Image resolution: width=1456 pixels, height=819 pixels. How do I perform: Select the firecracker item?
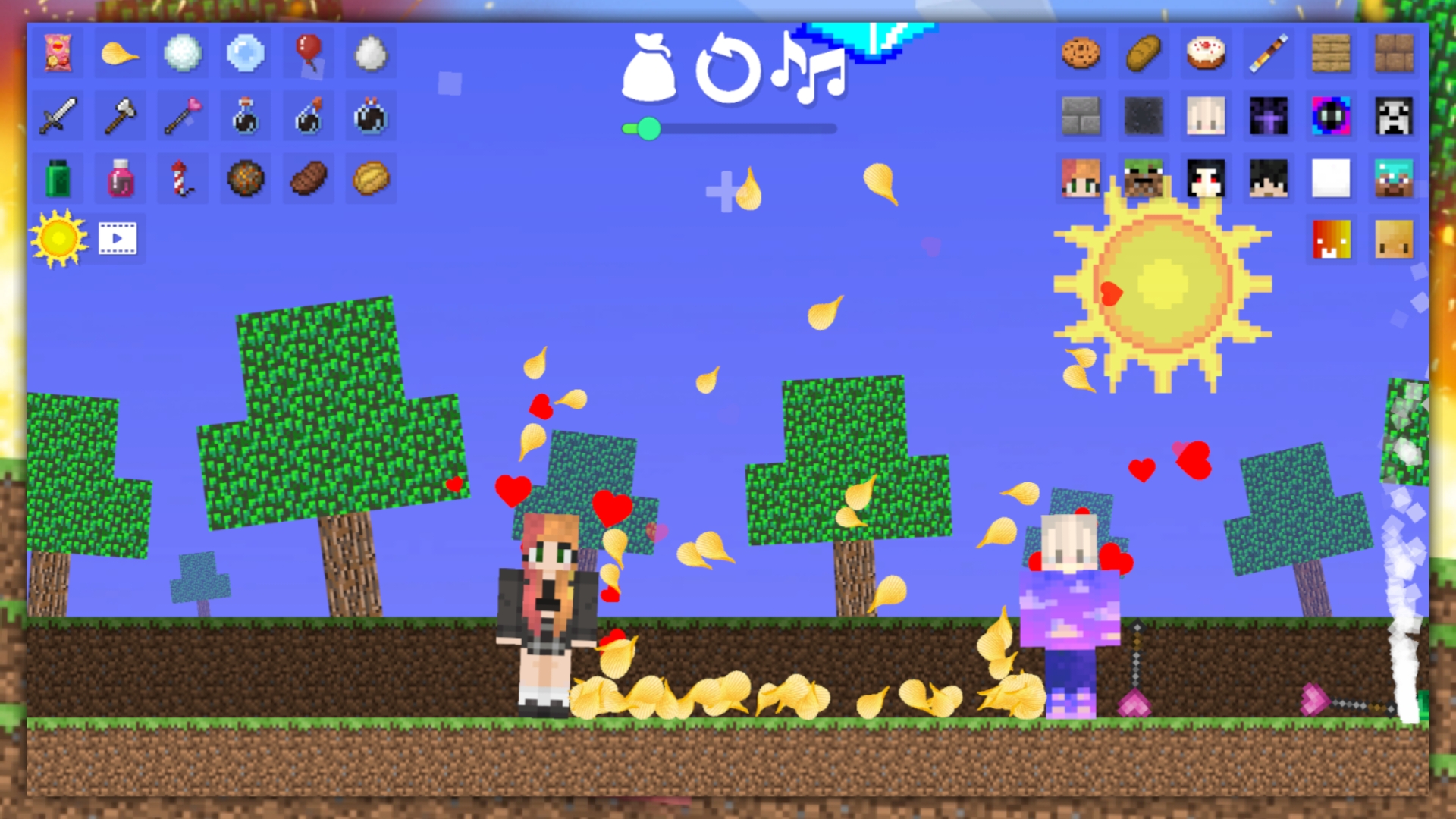182,178
